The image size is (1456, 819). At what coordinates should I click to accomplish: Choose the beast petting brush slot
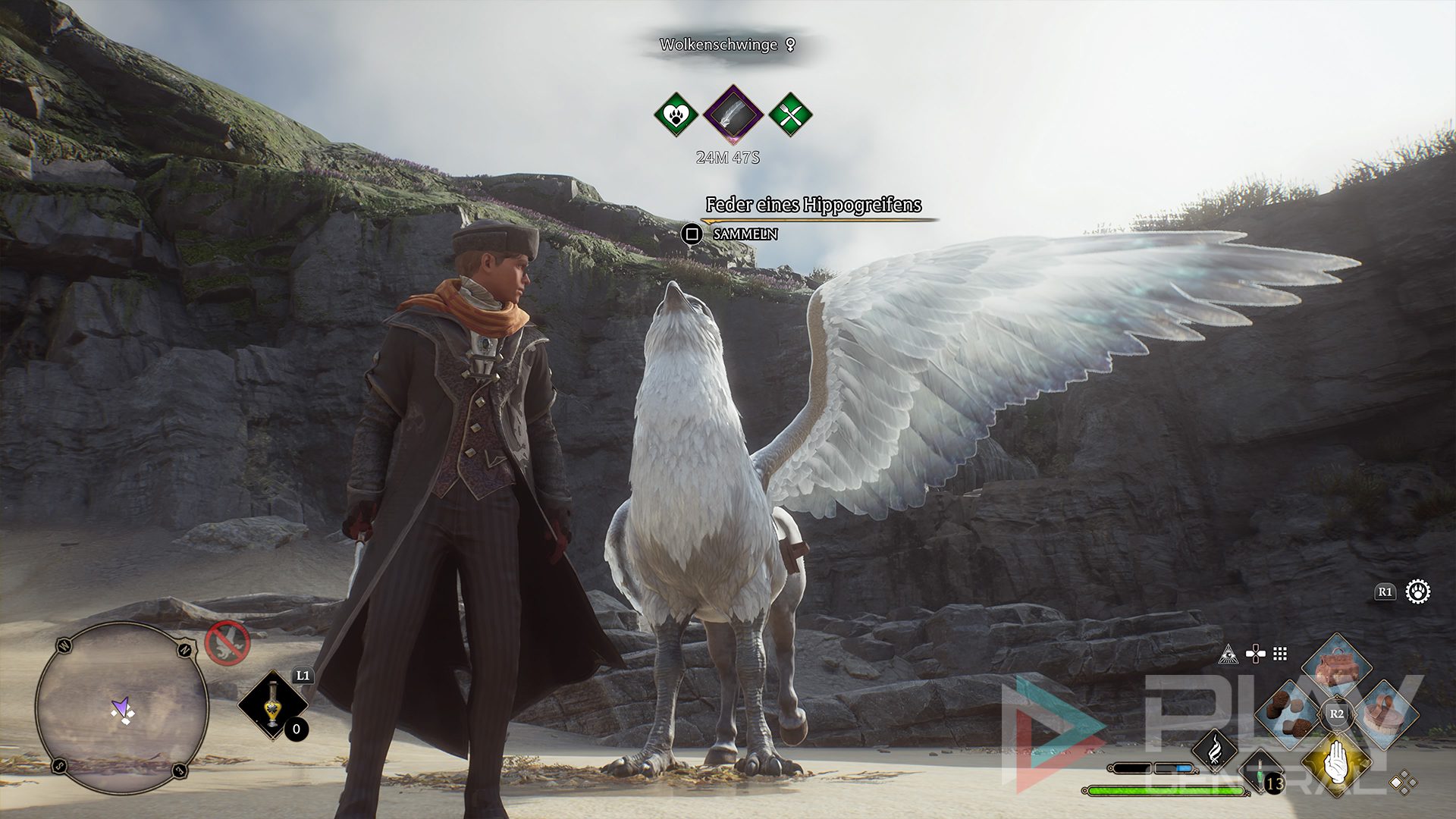point(1385,714)
